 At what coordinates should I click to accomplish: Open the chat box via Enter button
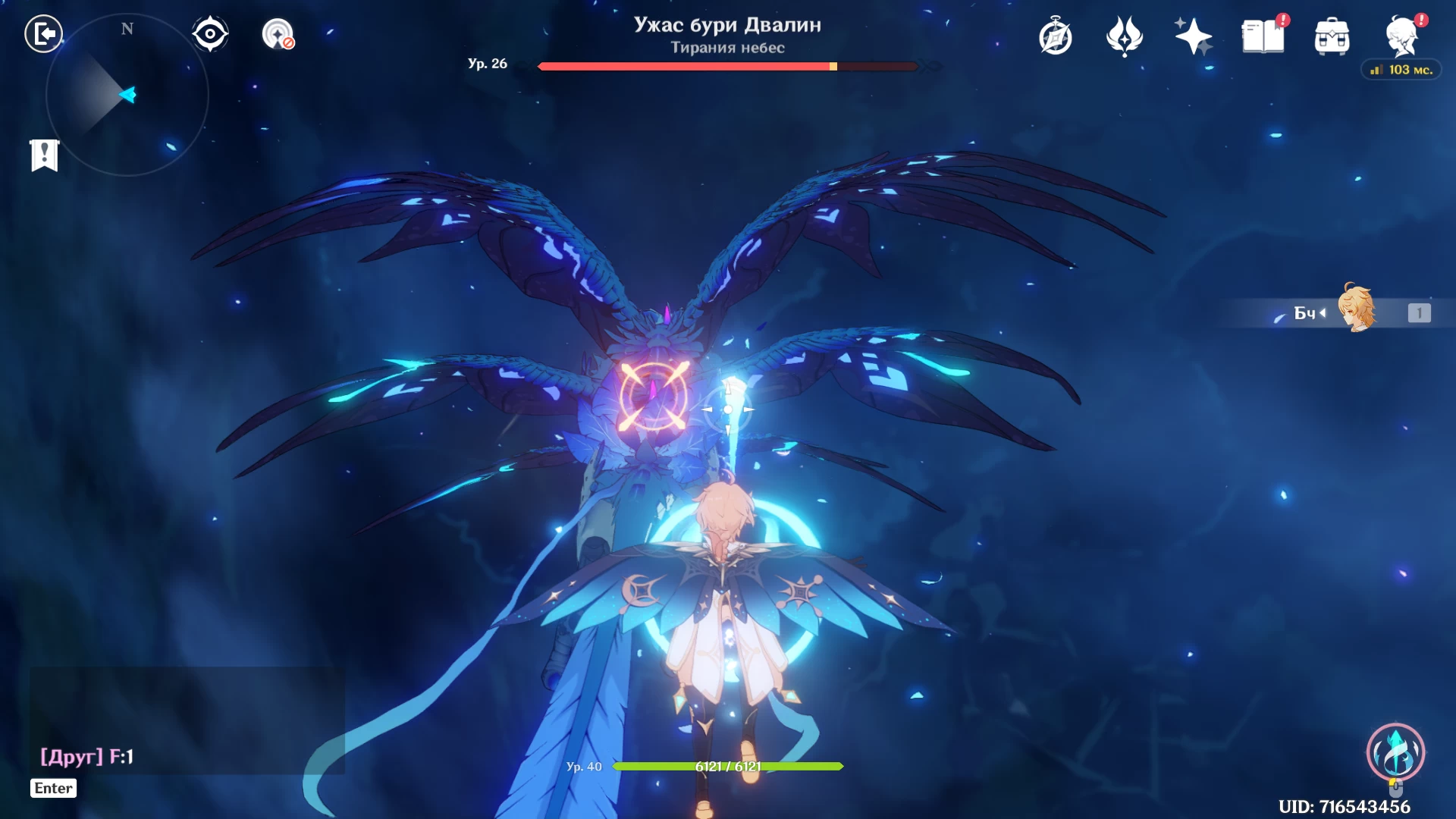pyautogui.click(x=54, y=788)
